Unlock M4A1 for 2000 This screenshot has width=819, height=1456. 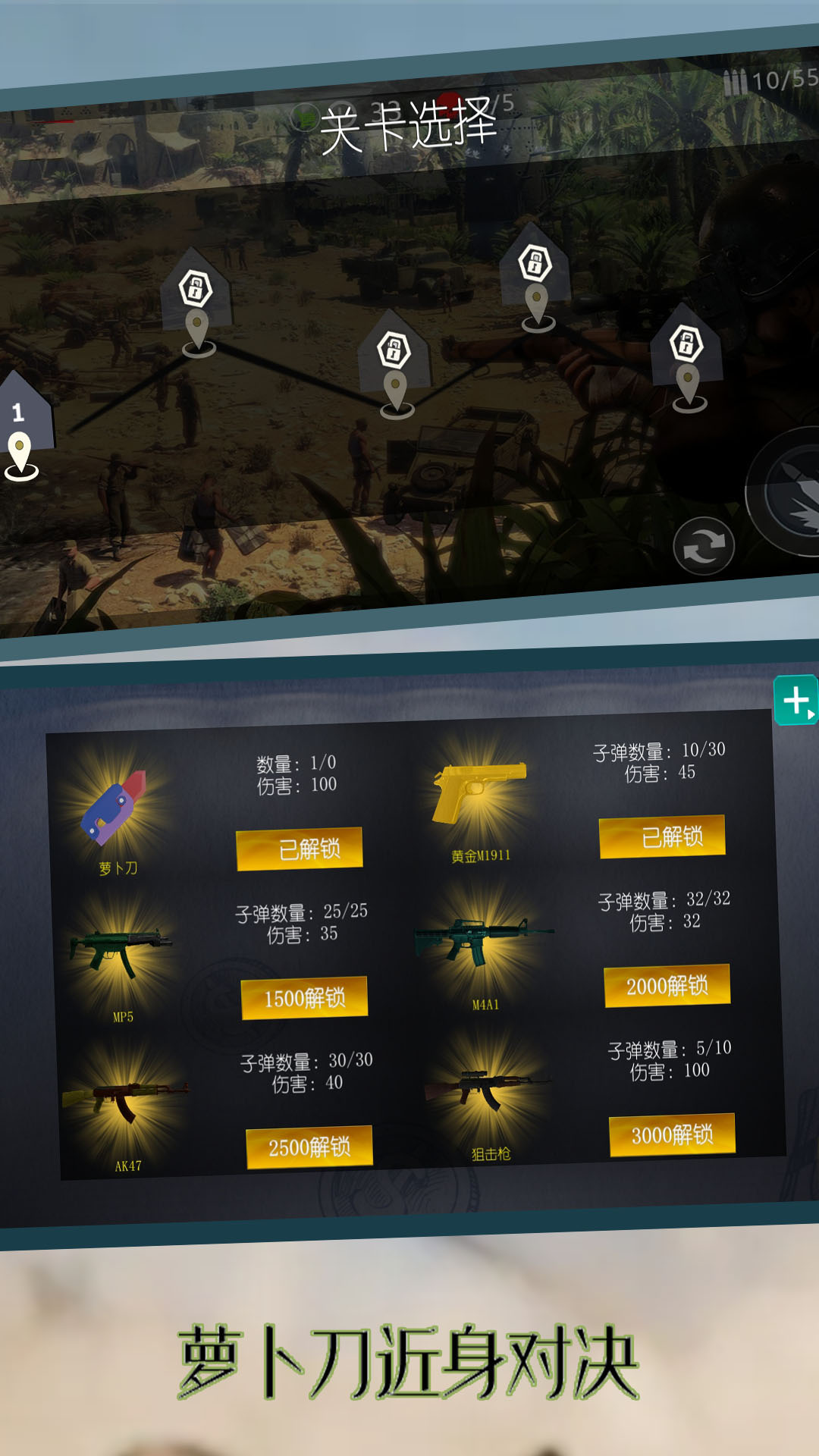point(667,986)
